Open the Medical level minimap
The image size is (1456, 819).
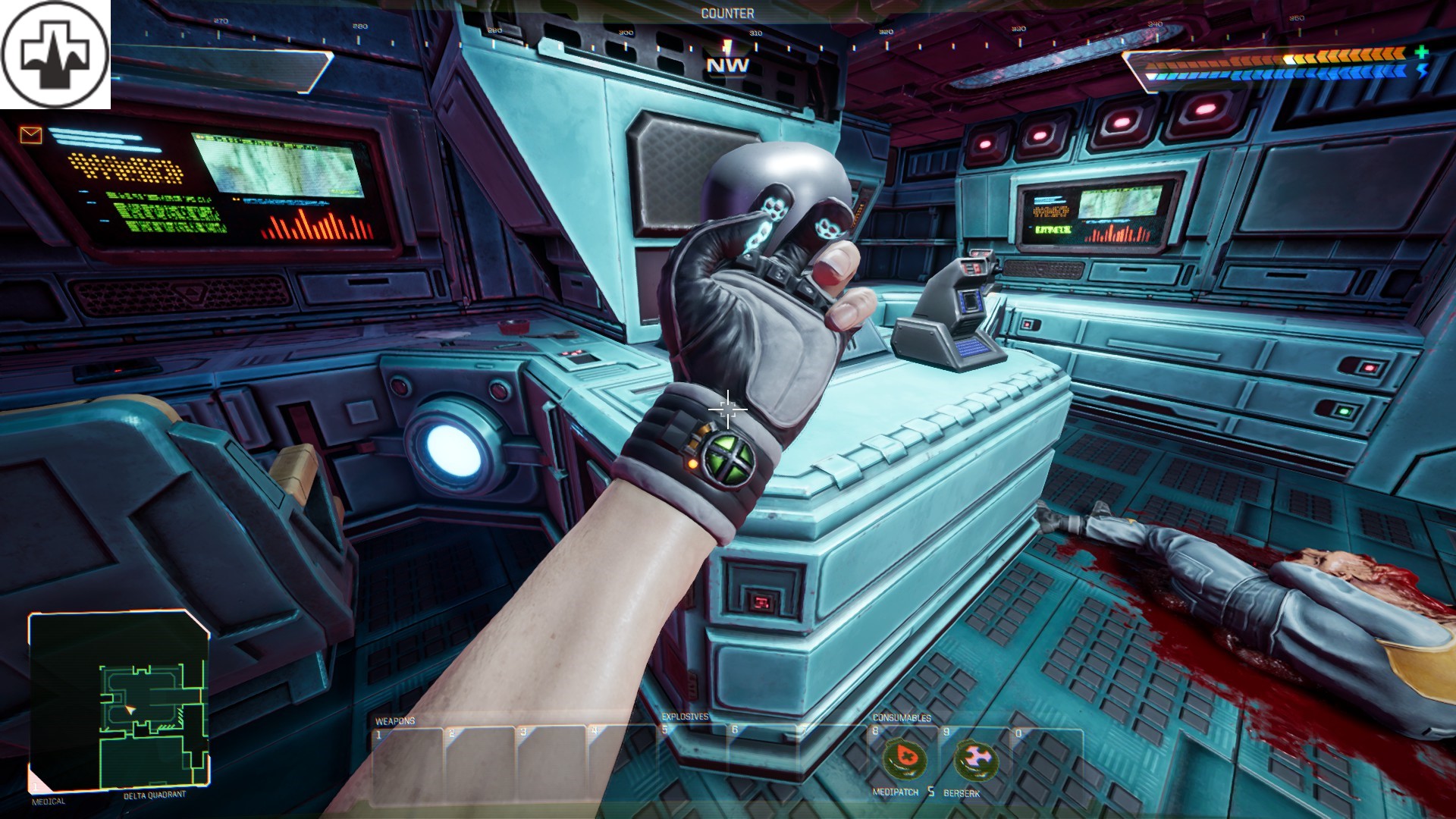pyautogui.click(x=119, y=701)
